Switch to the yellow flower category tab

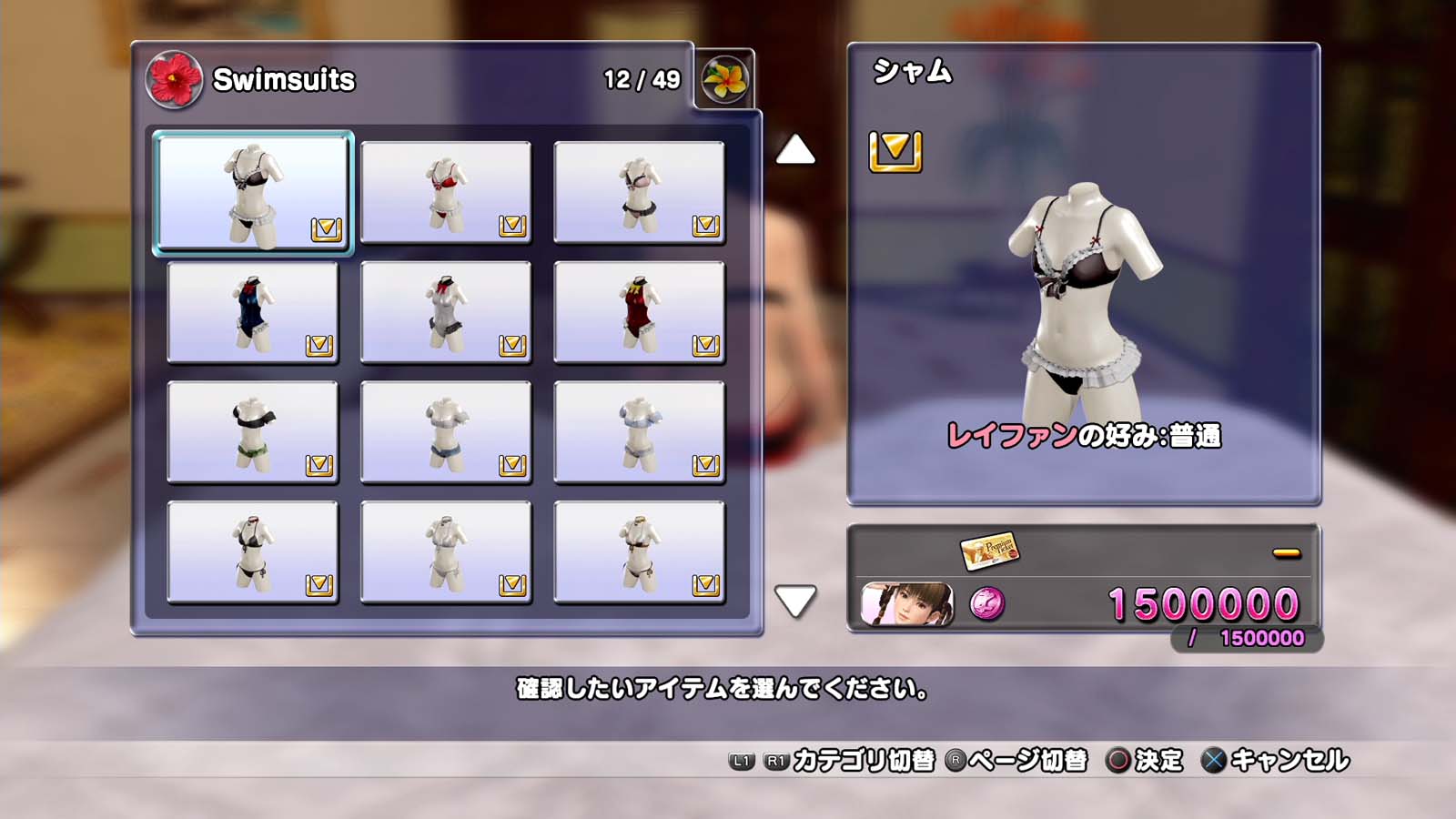724,80
